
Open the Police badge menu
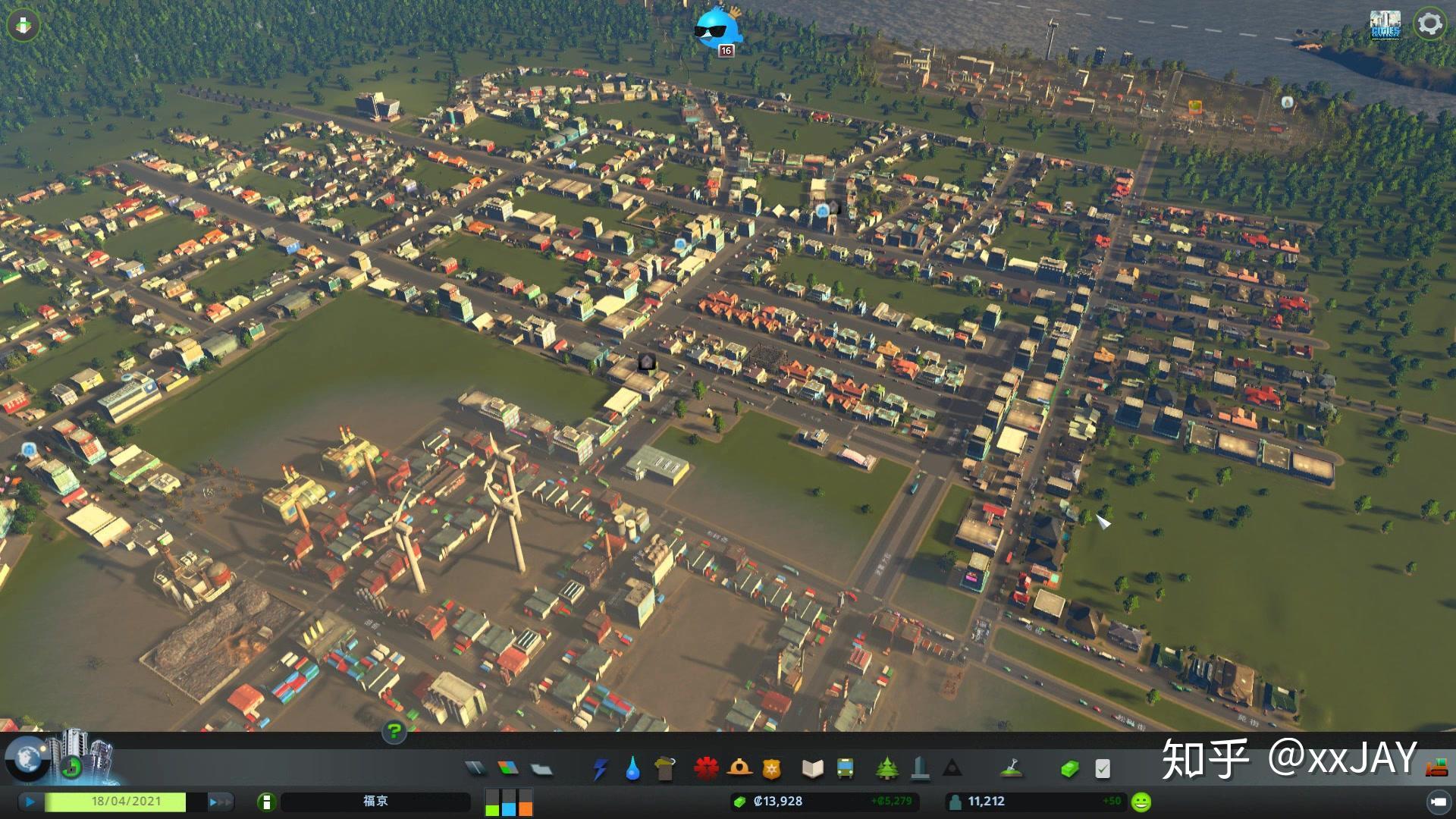point(772,769)
